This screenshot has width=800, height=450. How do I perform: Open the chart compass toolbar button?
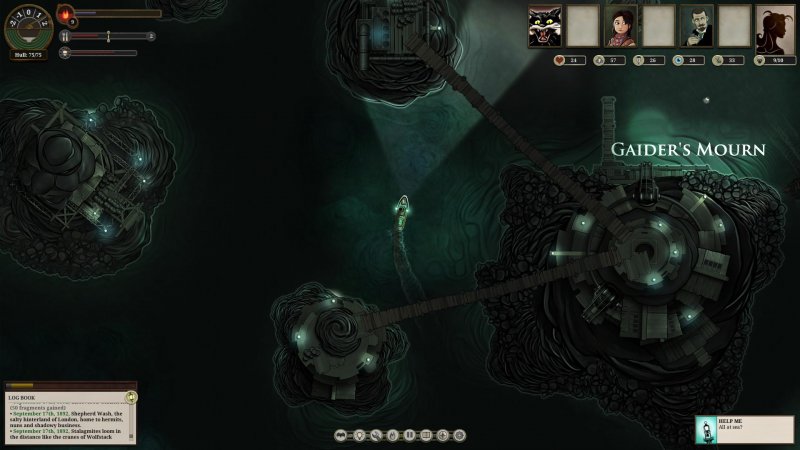[x=442, y=435]
